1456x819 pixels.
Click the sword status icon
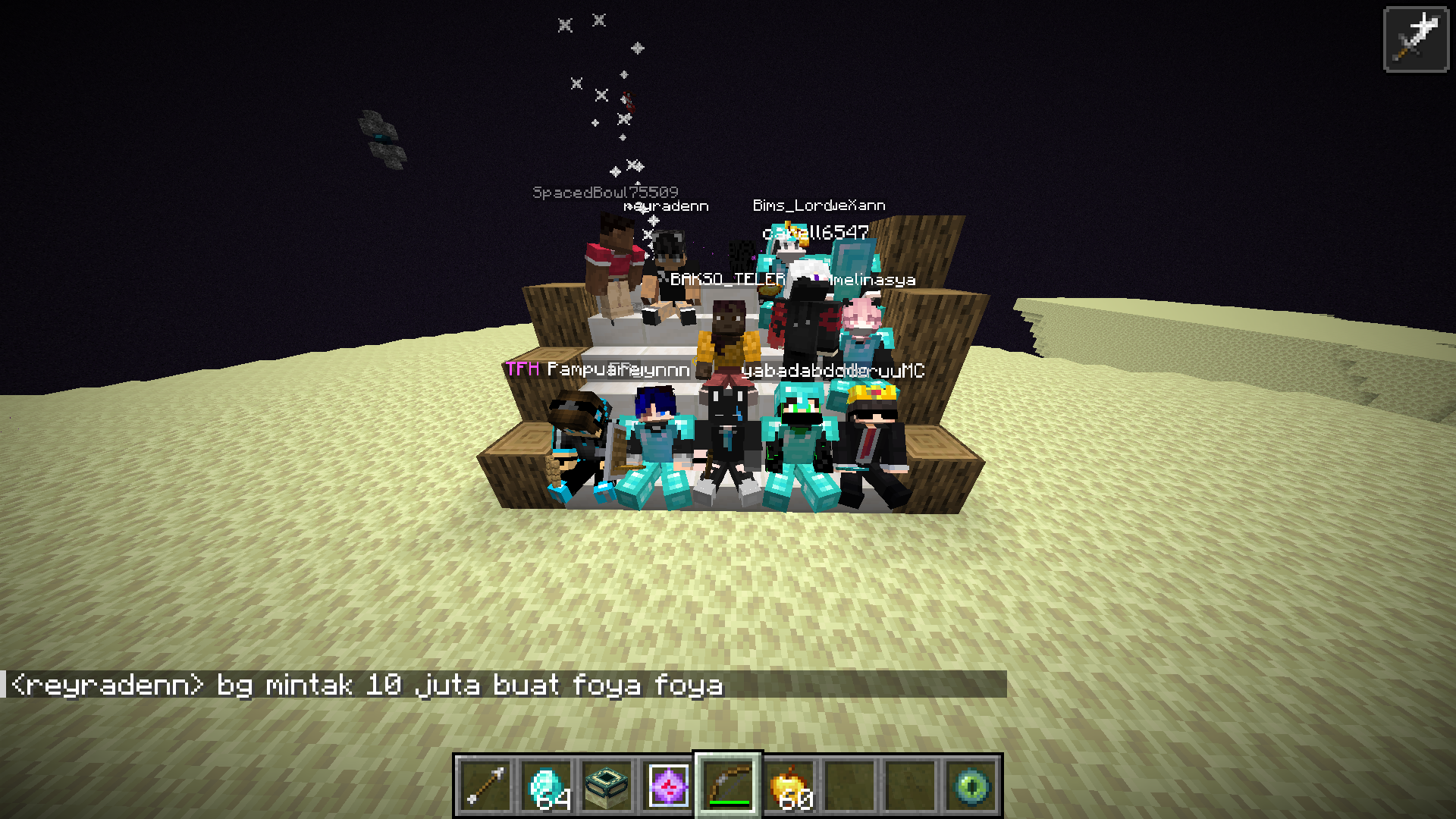(x=1415, y=39)
